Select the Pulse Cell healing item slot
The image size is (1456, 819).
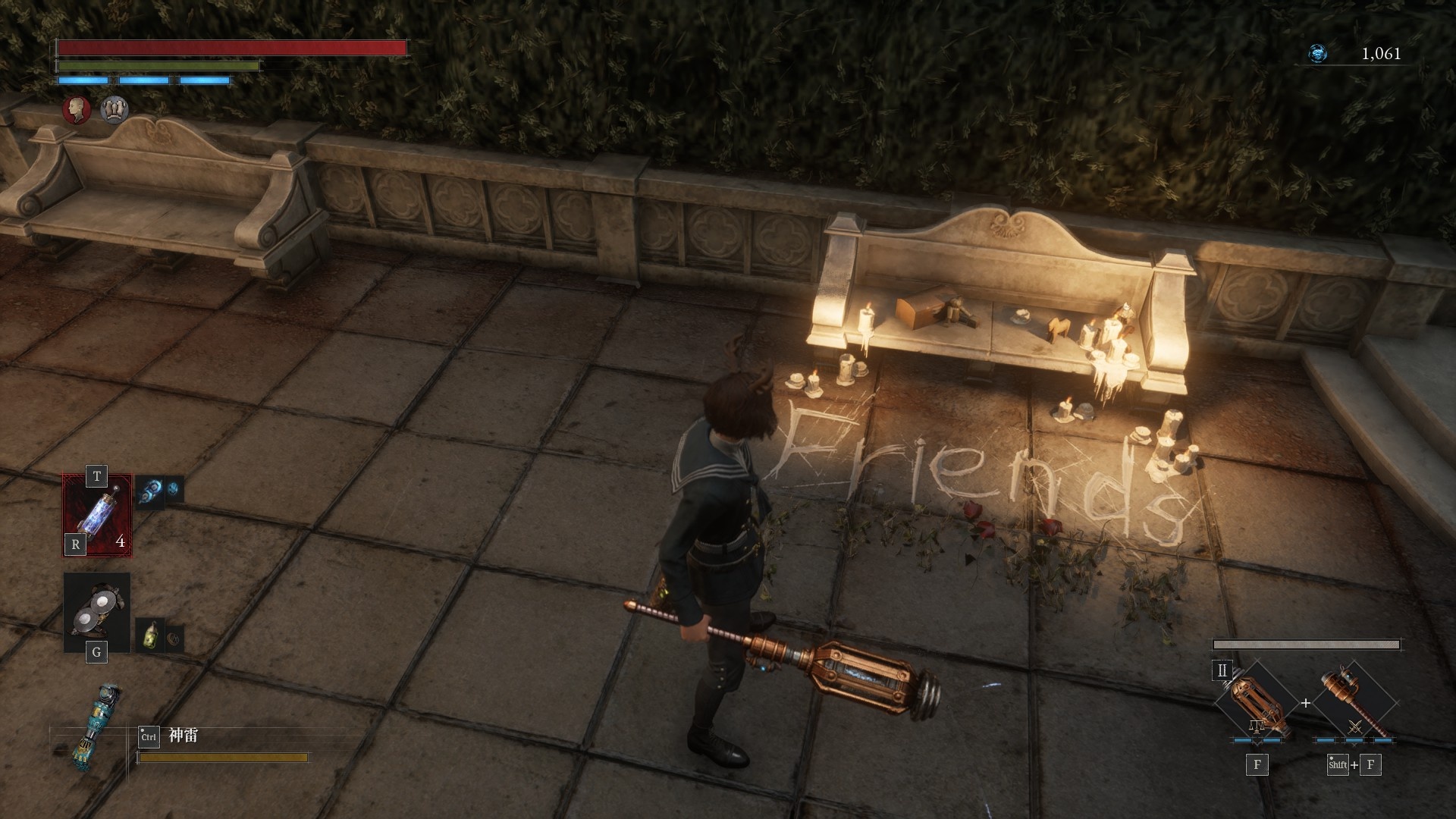97,515
